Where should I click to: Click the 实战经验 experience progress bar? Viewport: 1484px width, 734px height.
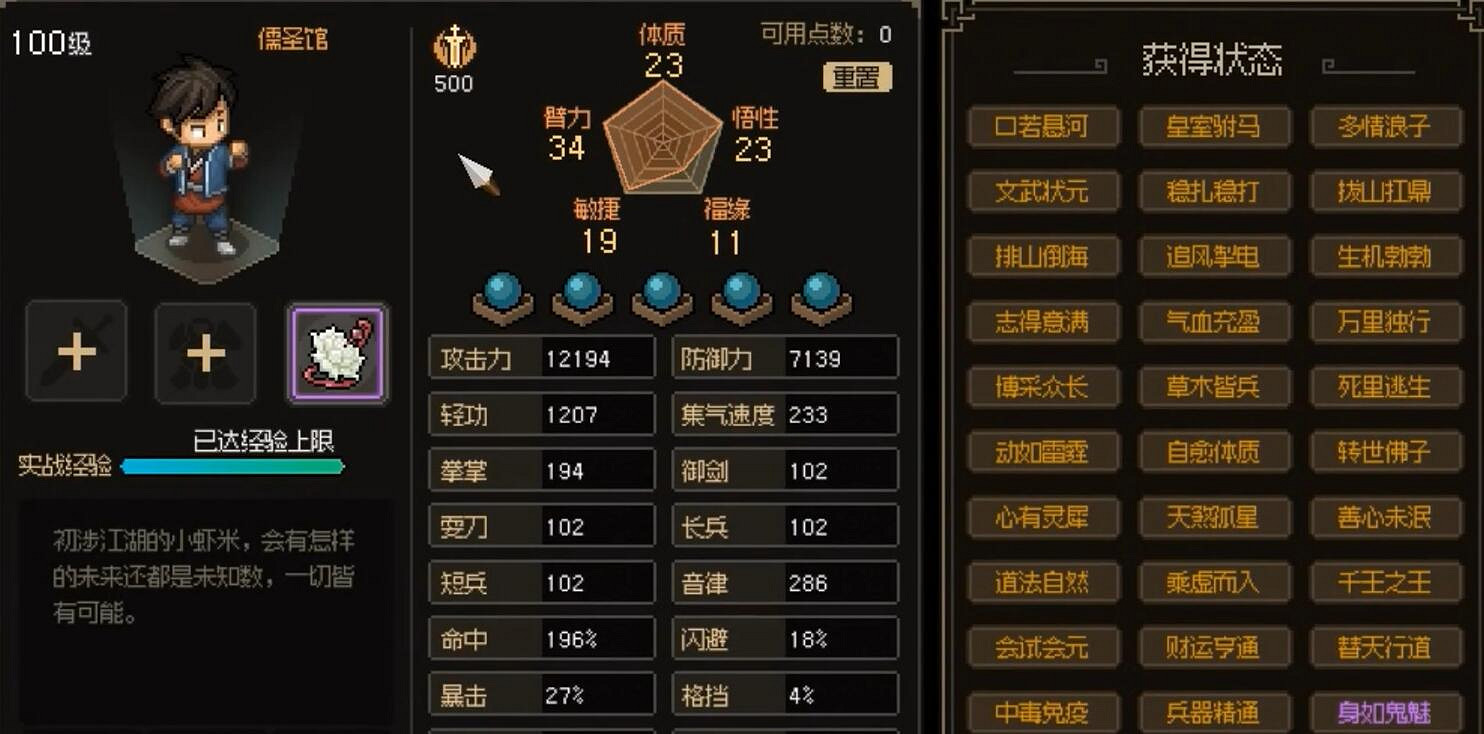pos(232,466)
